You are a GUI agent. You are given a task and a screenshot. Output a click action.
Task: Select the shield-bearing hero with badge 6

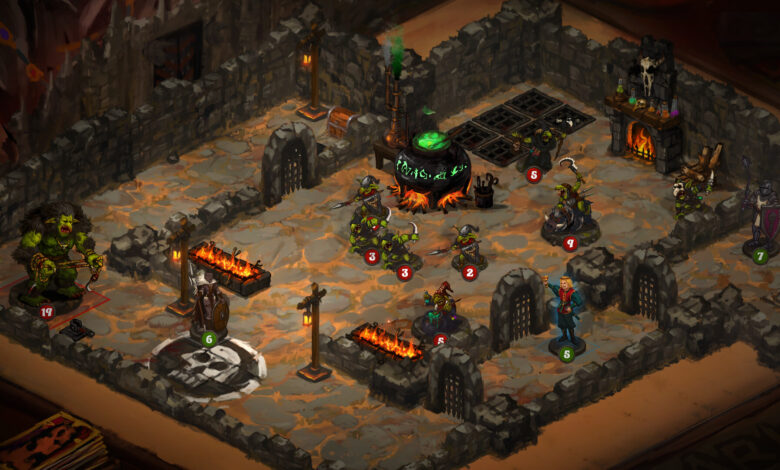tap(209, 310)
